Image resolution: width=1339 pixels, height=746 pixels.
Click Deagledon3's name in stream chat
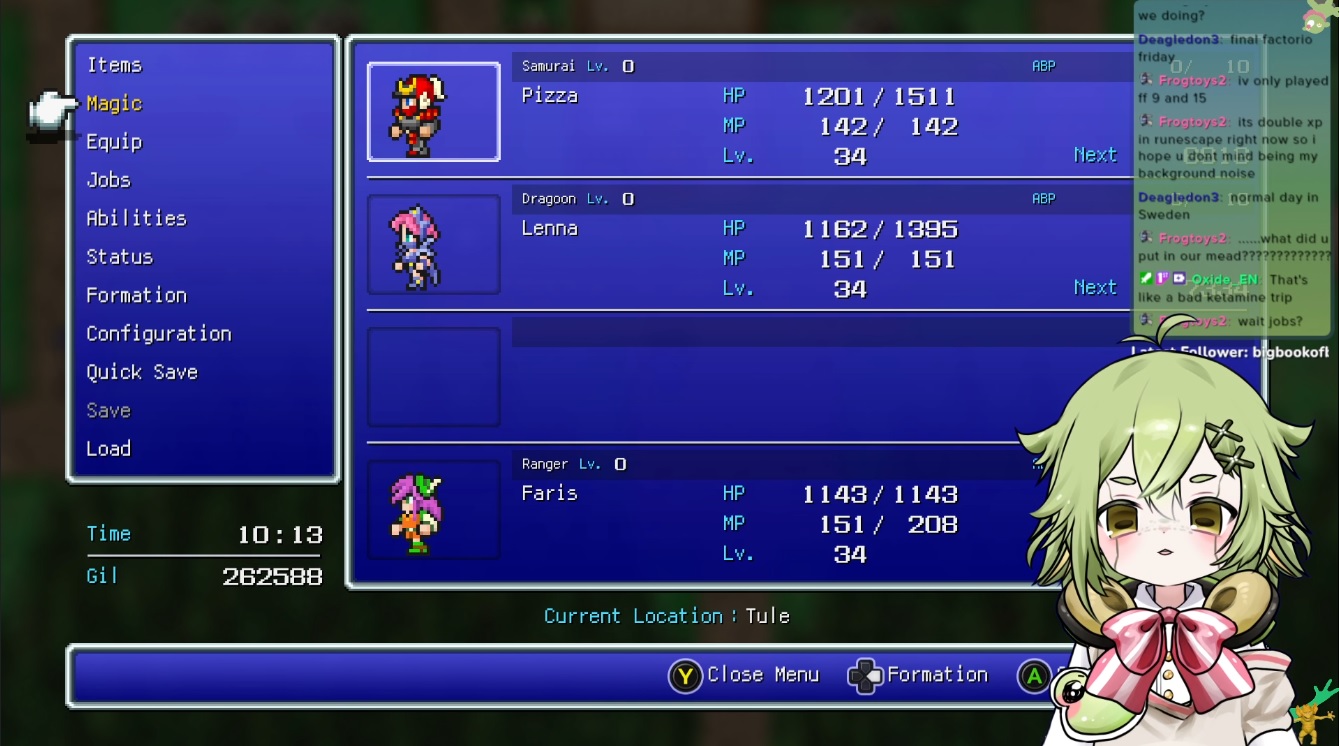click(1178, 39)
